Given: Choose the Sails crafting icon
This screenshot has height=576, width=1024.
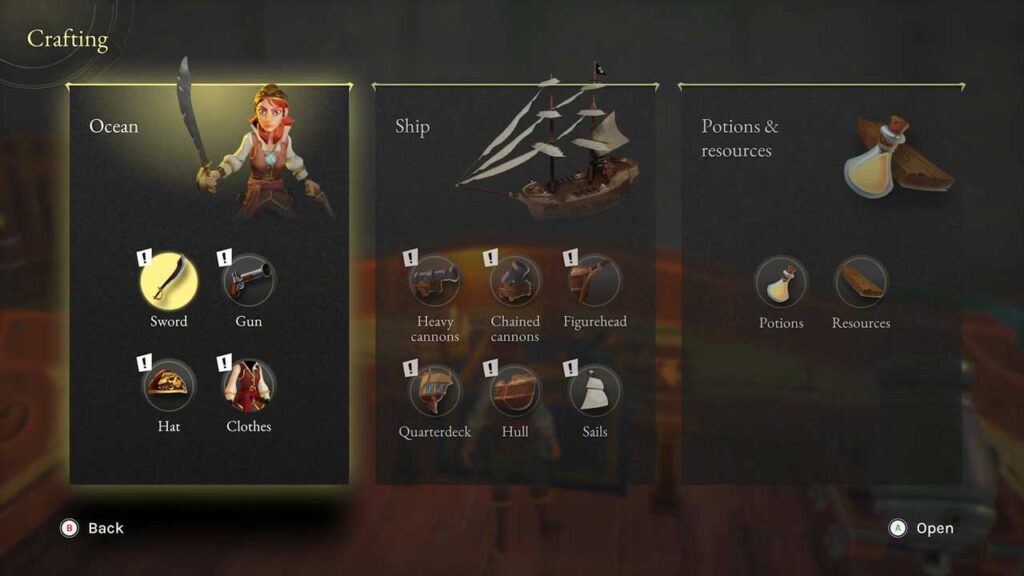Looking at the screenshot, I should (594, 391).
